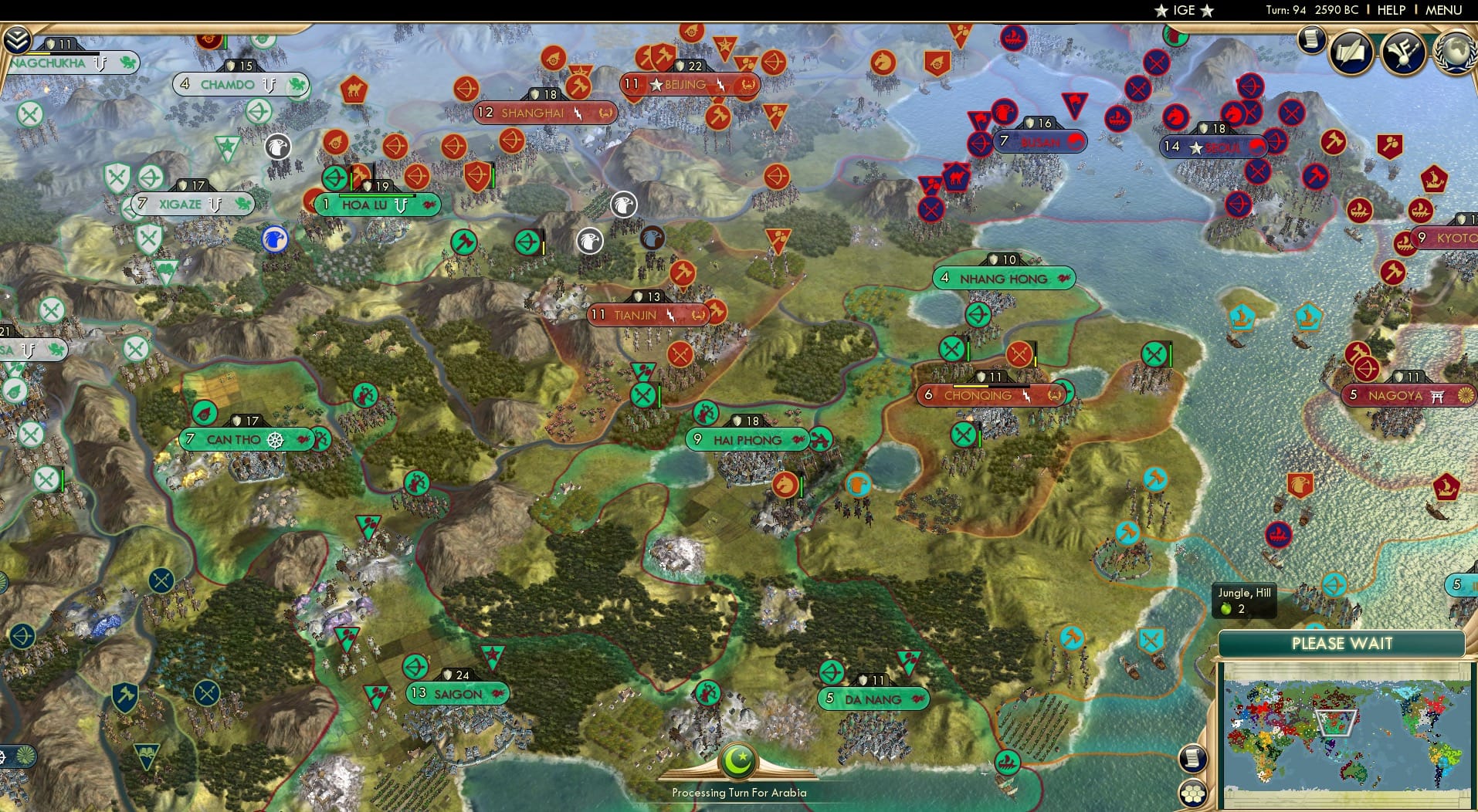Viewport: 1478px width, 812px height.
Task: Select the Beijing city banner
Action: [686, 83]
